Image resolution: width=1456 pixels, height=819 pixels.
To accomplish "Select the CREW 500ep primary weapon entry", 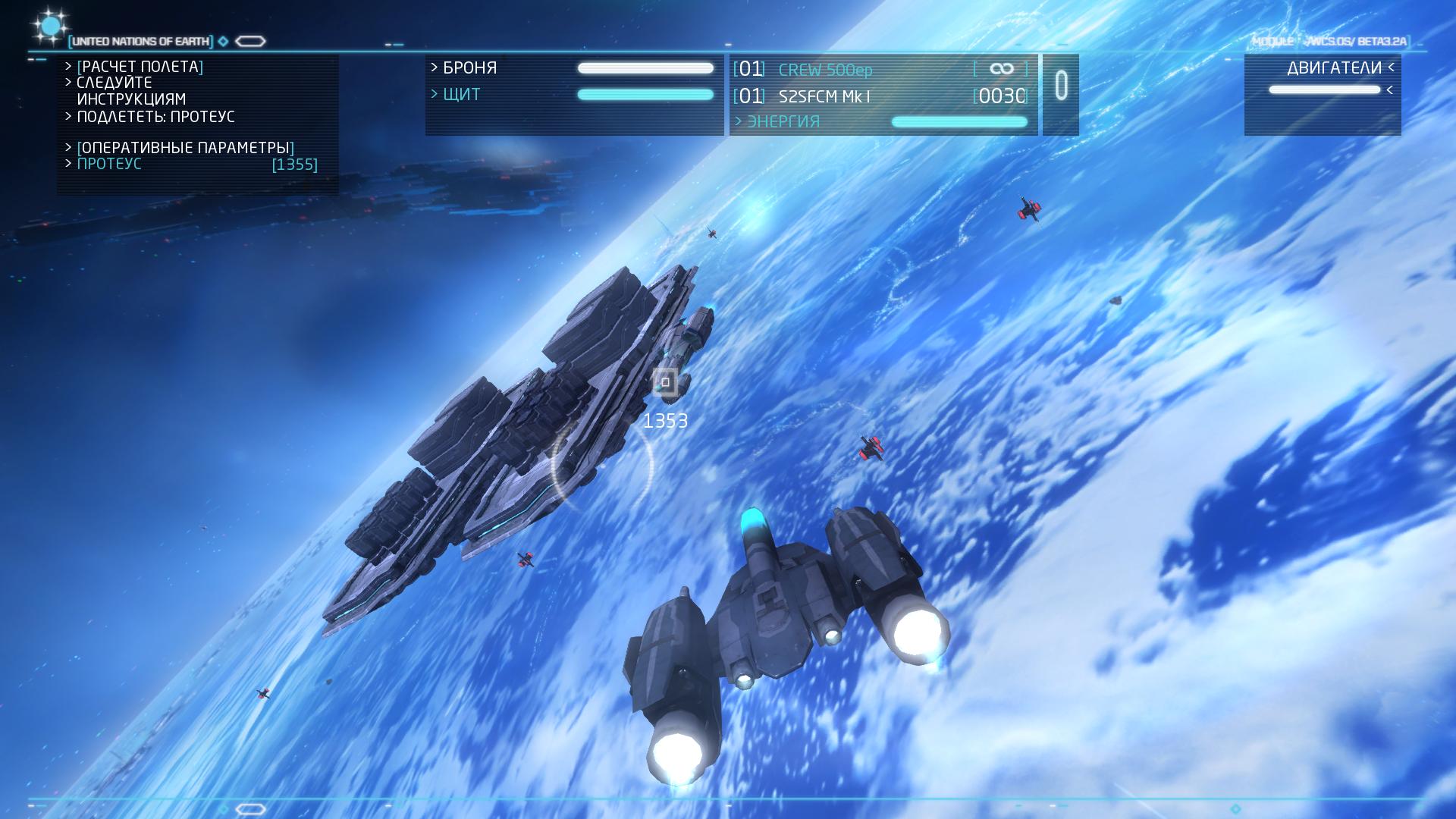I will (x=825, y=70).
